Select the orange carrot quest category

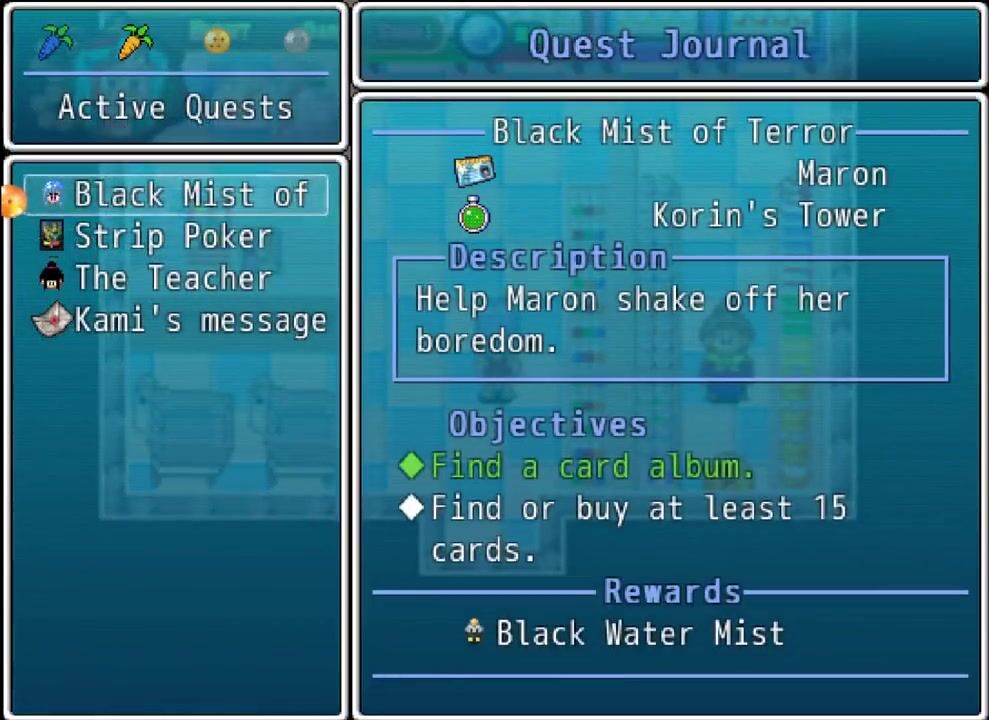coord(135,42)
